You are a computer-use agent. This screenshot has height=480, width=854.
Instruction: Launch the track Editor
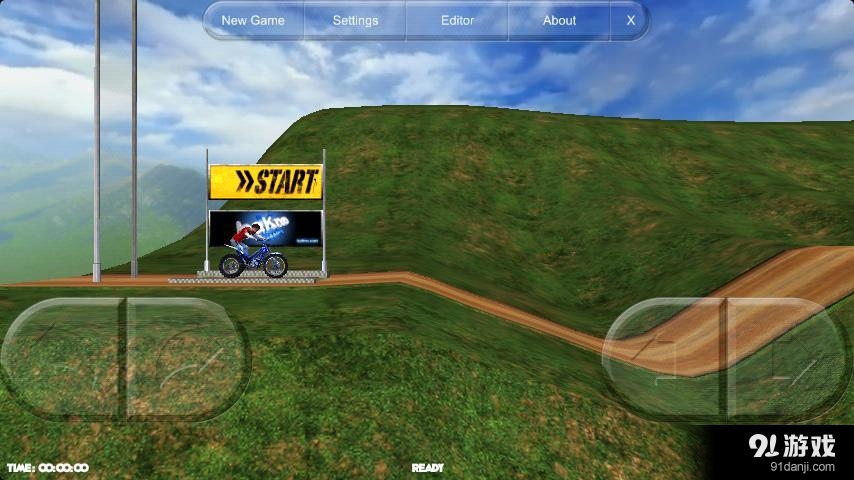click(457, 20)
